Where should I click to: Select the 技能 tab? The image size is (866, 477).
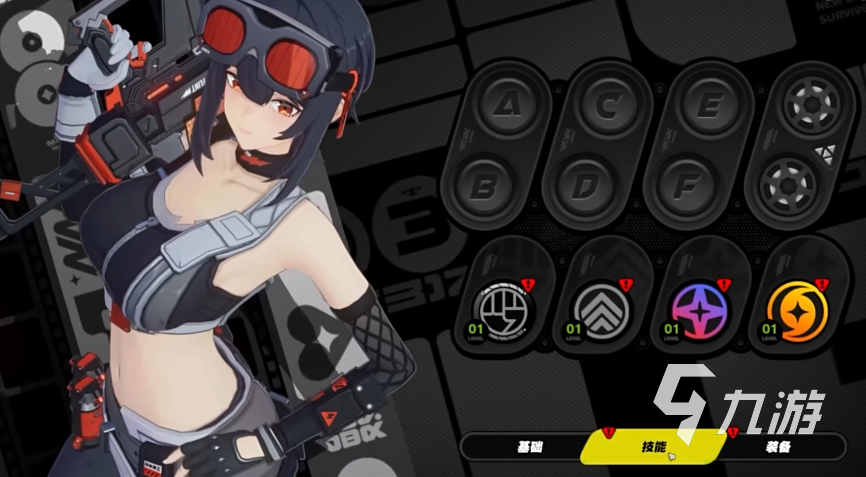point(651,446)
